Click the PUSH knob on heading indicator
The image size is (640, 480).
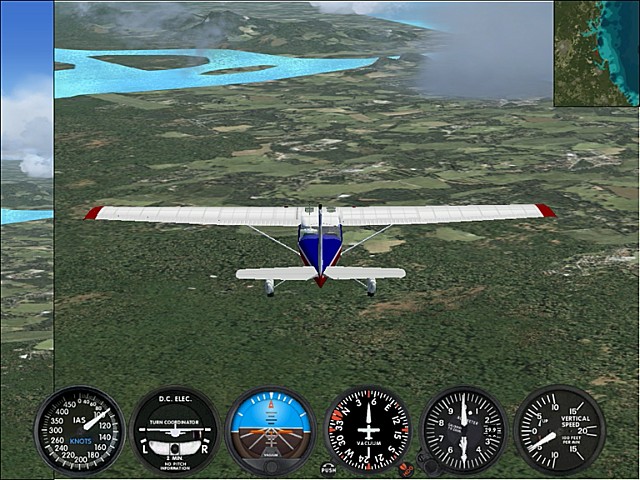tap(328, 467)
